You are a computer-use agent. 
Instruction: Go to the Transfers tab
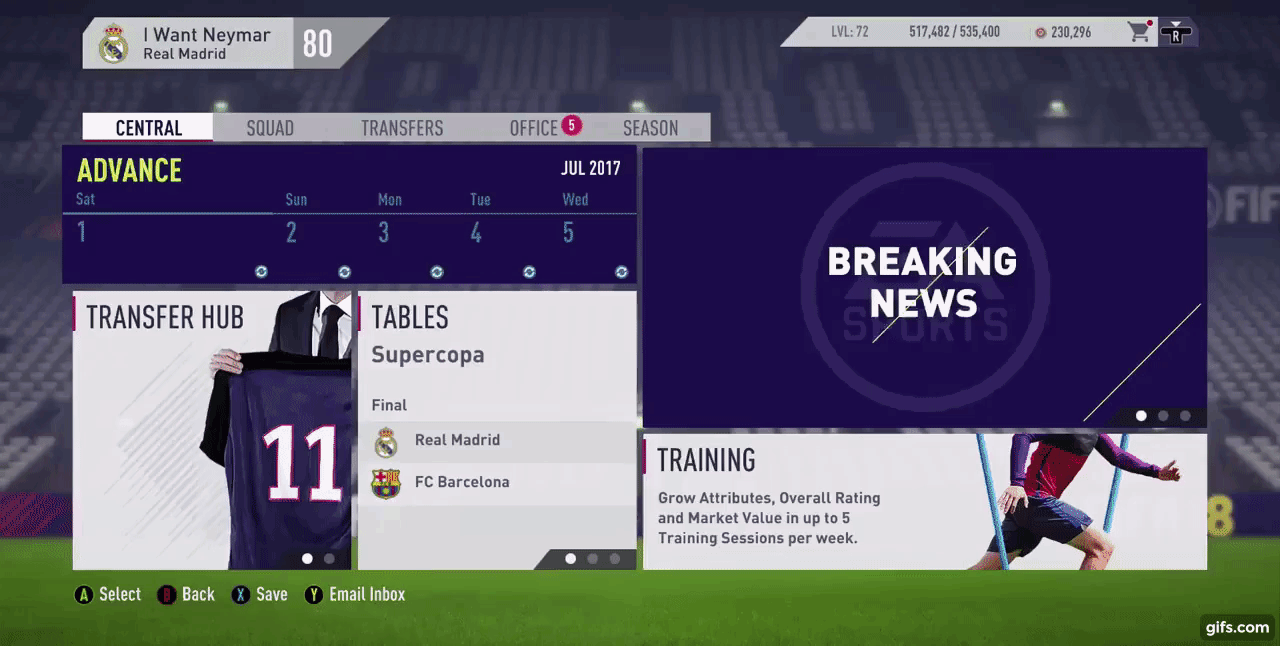(x=402, y=128)
